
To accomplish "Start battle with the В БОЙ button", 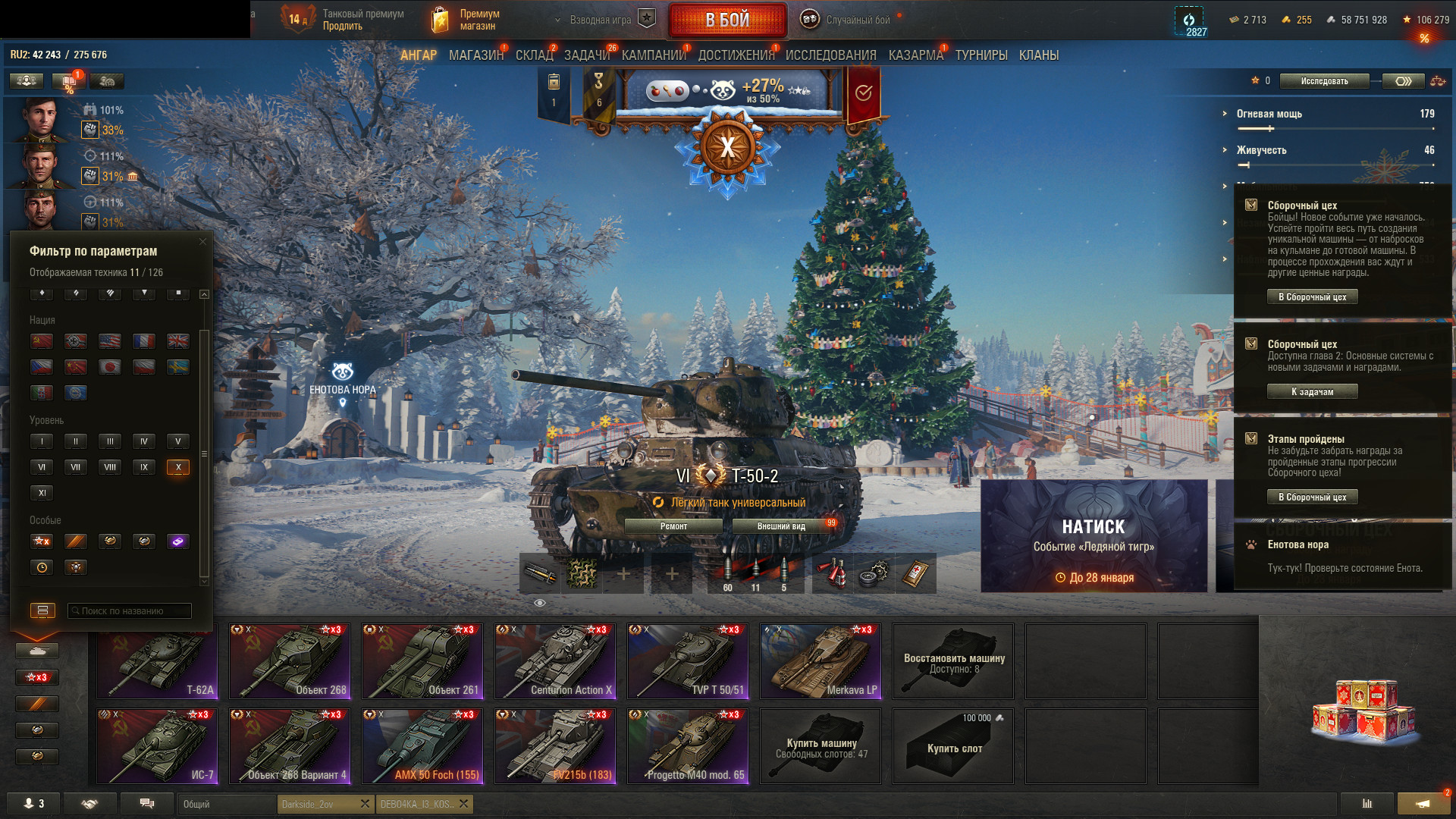I will pyautogui.click(x=726, y=20).
